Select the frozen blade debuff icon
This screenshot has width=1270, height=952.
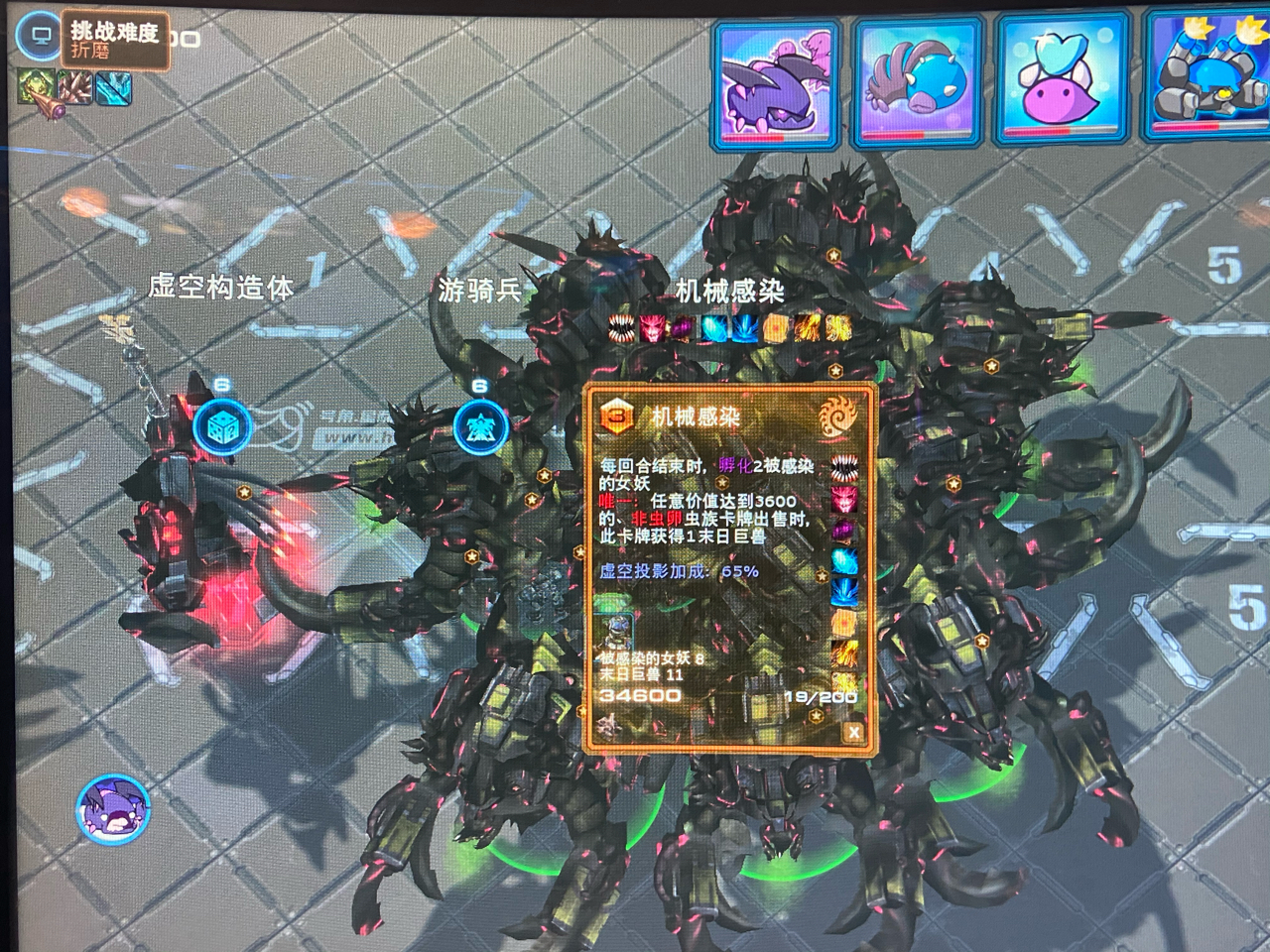click(112, 86)
